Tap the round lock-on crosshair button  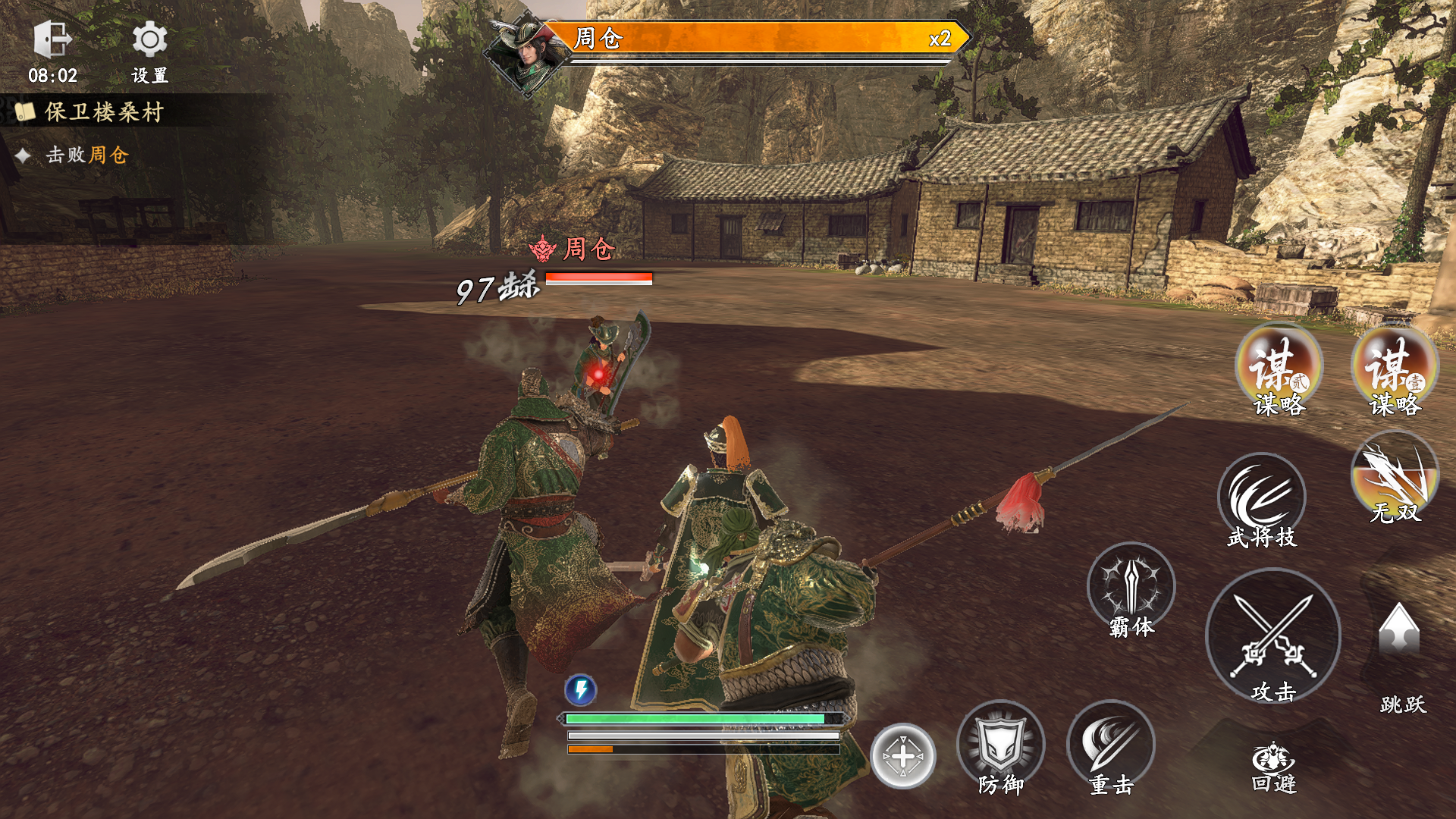[x=902, y=755]
